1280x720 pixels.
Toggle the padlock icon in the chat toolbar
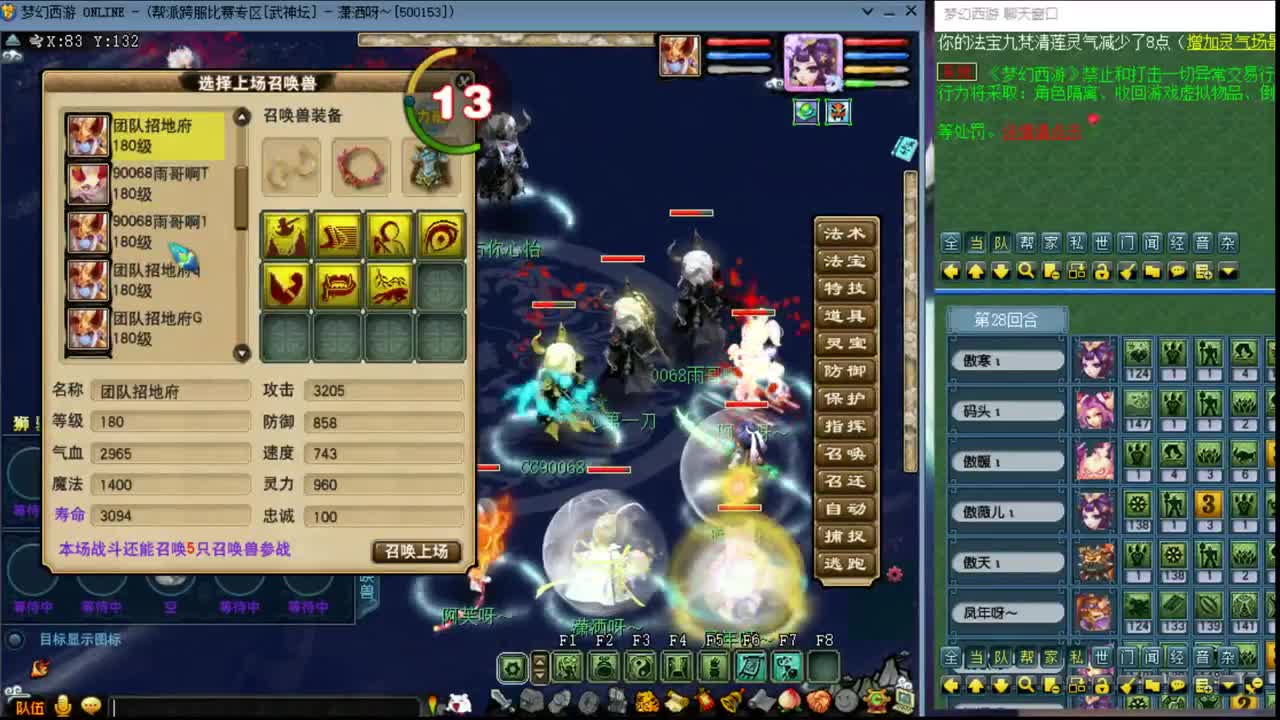1102,270
